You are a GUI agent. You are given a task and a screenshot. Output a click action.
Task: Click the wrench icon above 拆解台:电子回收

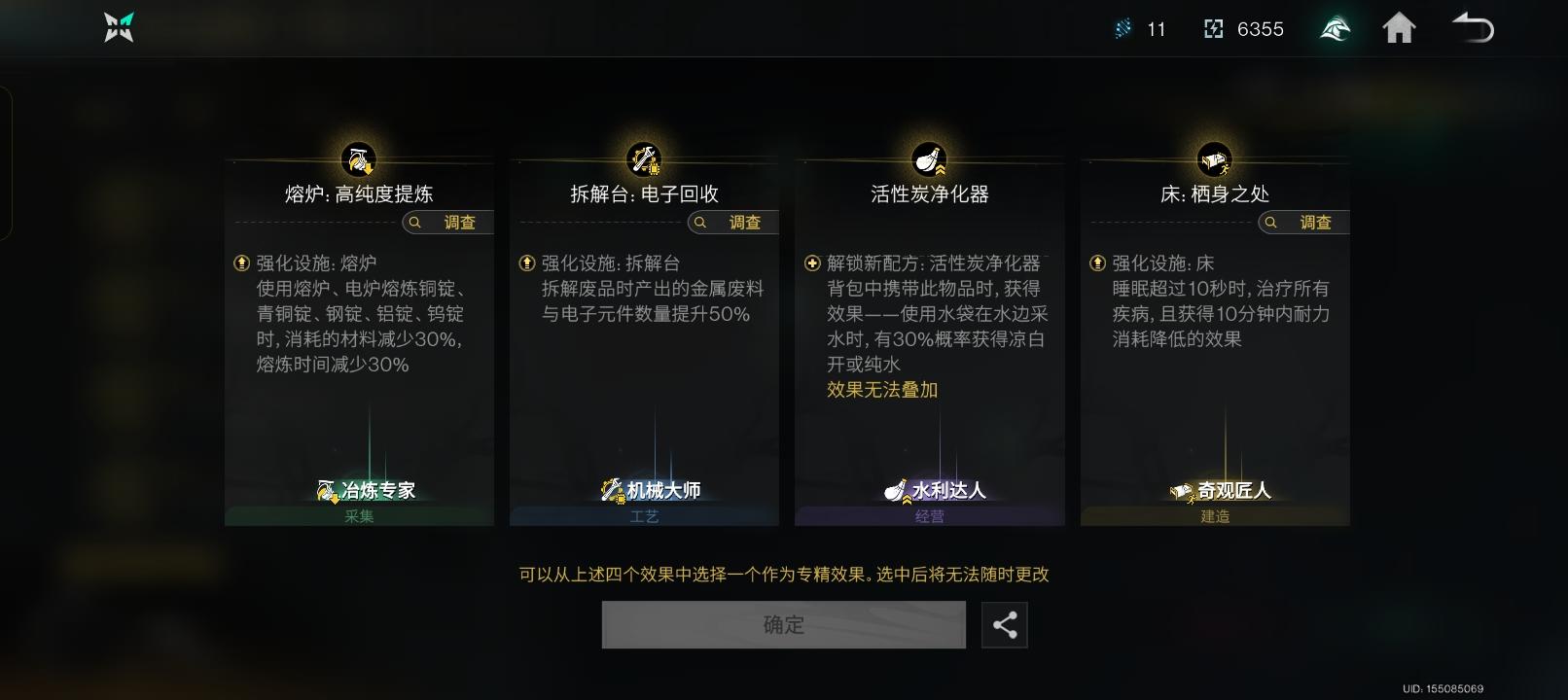coord(643,158)
